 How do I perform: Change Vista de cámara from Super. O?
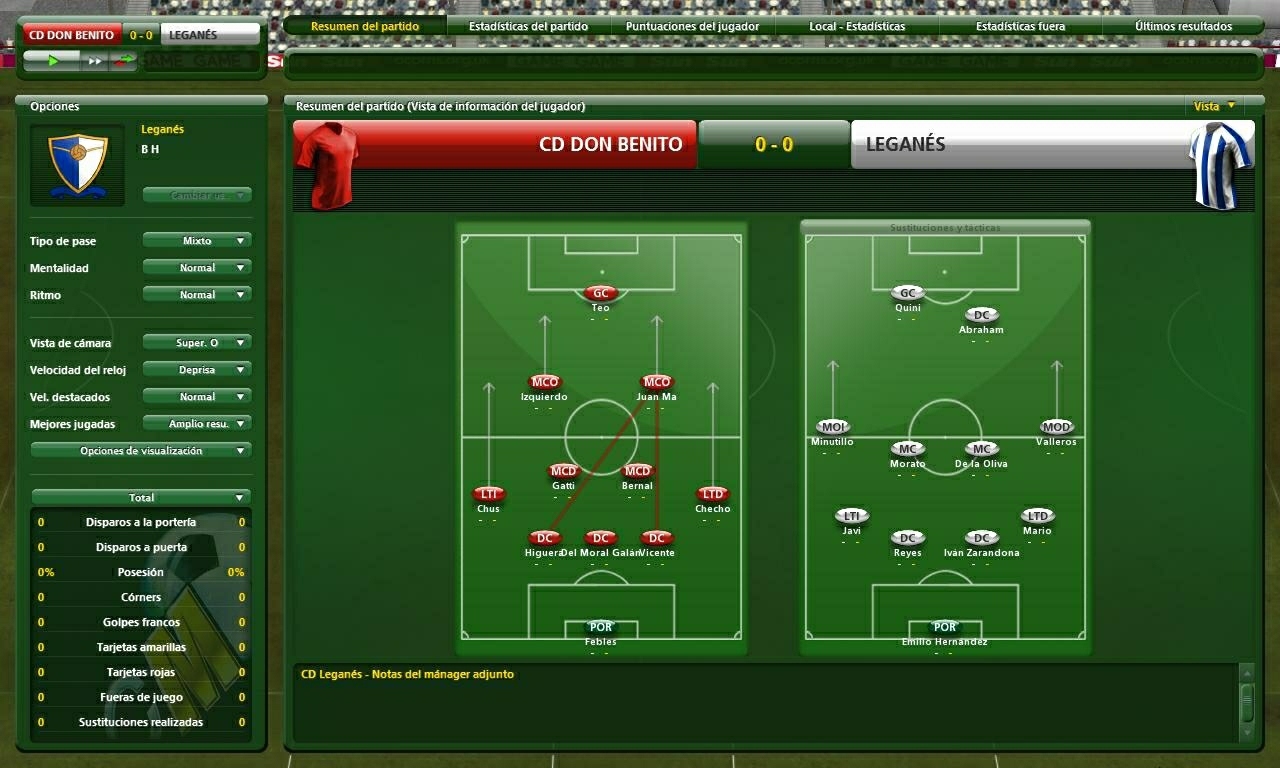[196, 342]
